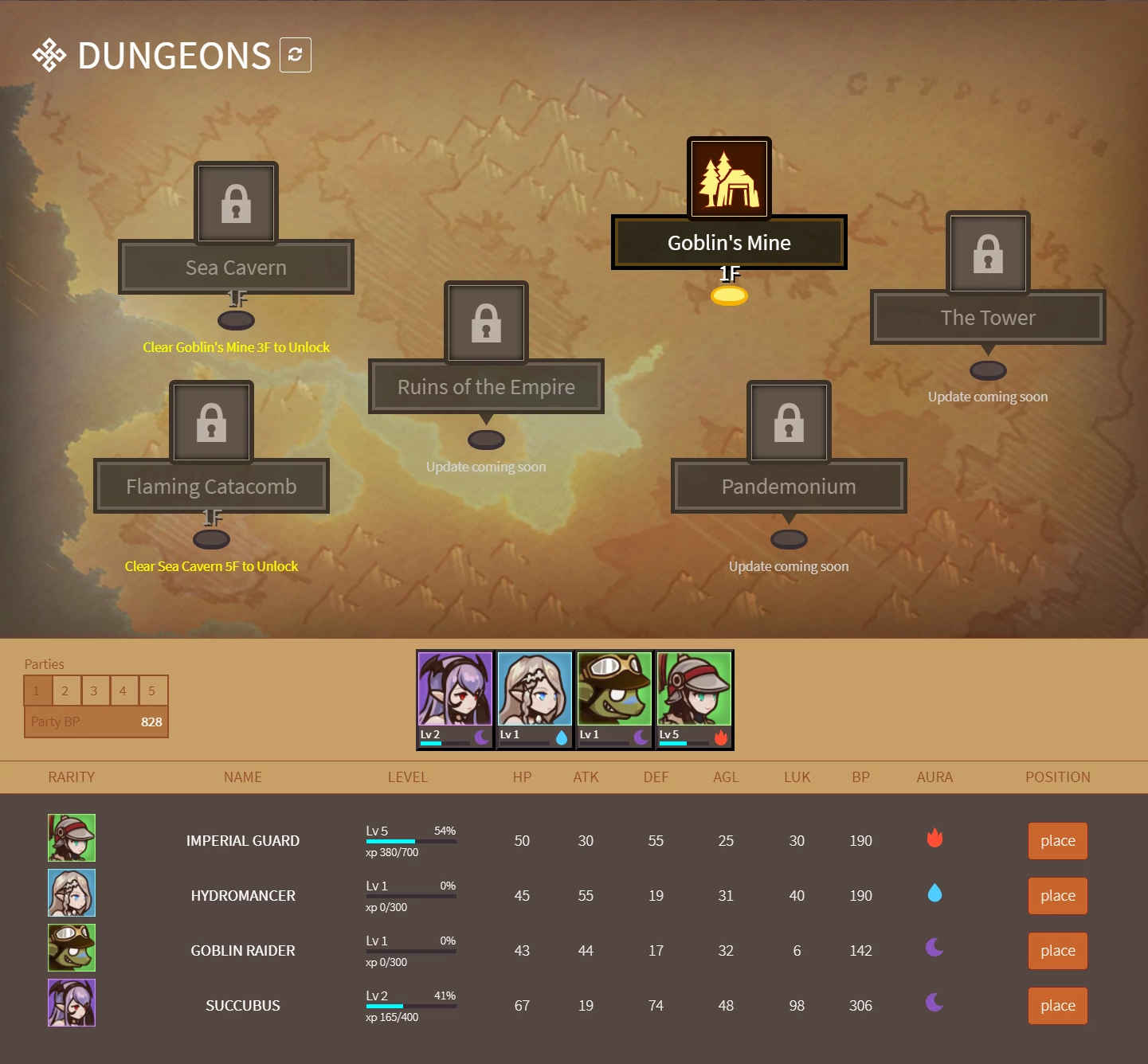This screenshot has height=1064, width=1148.
Task: Select the Imperial Guard party portrait
Action: point(694,699)
